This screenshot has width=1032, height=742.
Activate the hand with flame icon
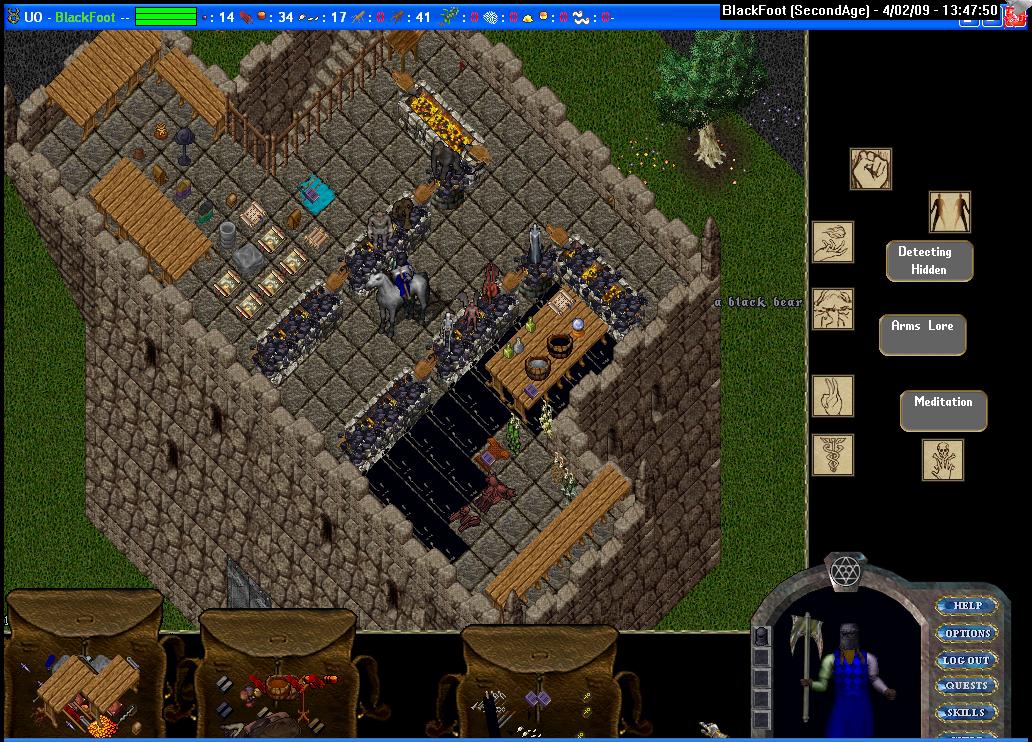(x=832, y=242)
